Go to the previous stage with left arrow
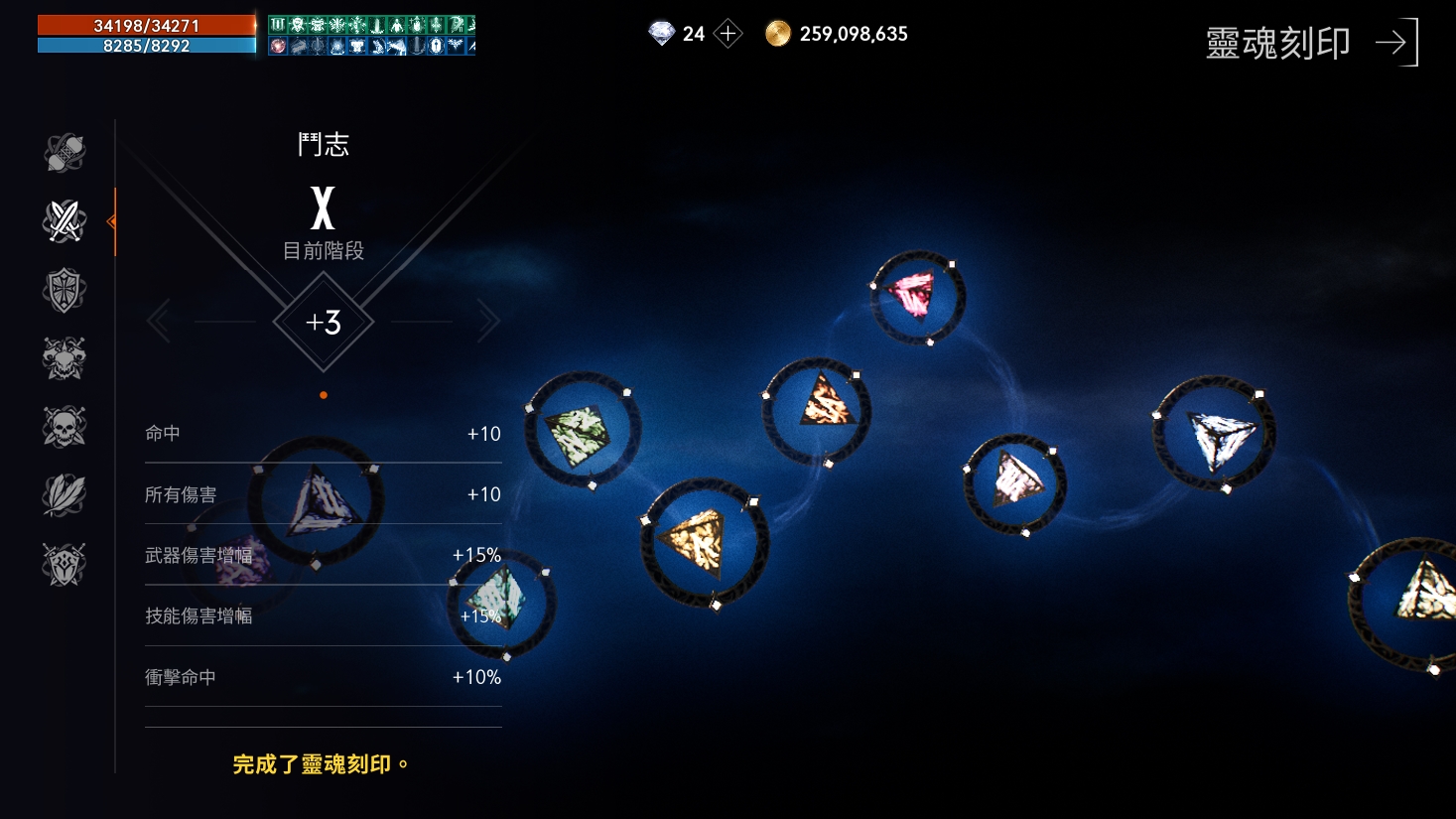The height and width of the screenshot is (819, 1456). (159, 322)
